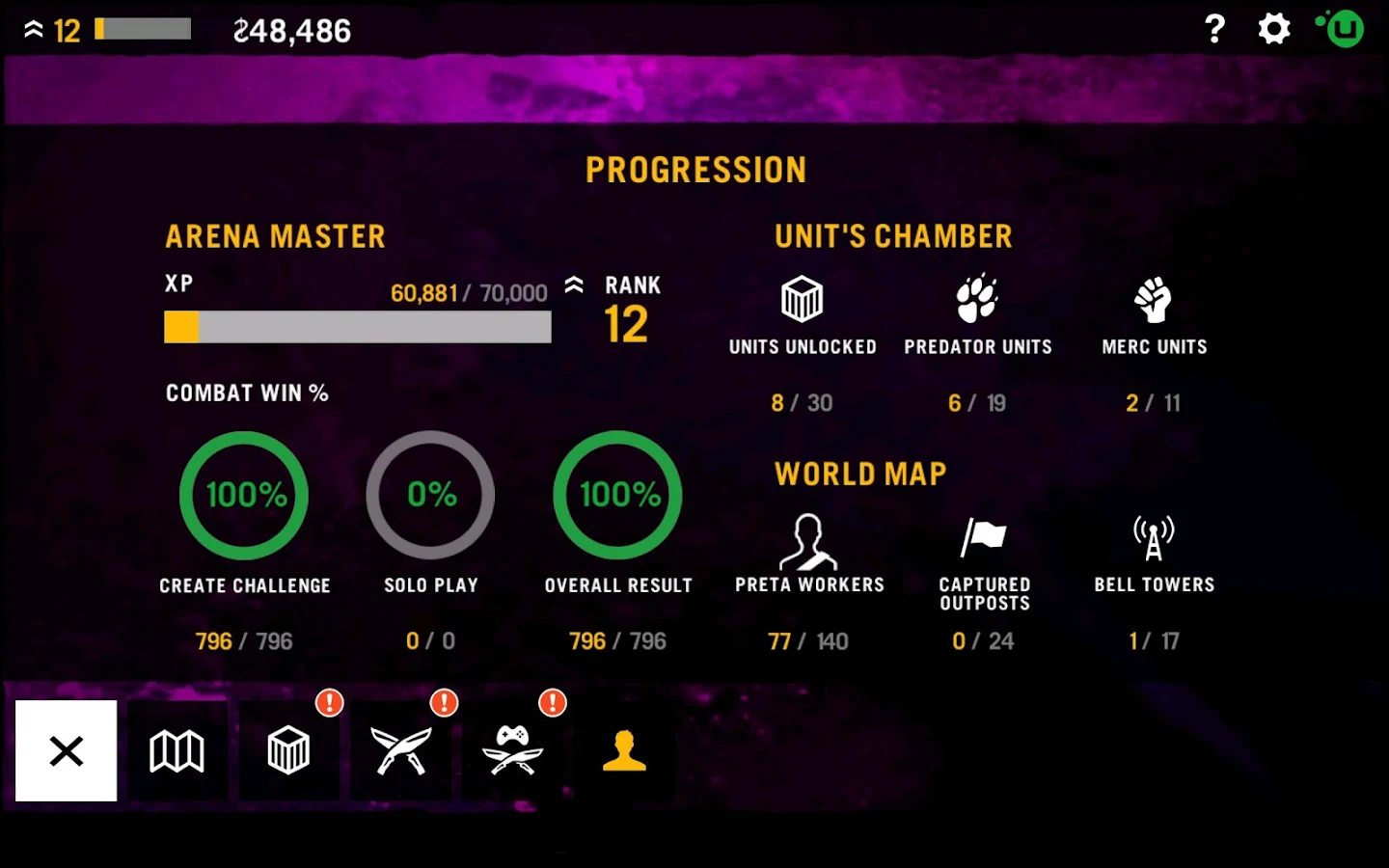Click the Predator Units paw icon

click(x=977, y=297)
